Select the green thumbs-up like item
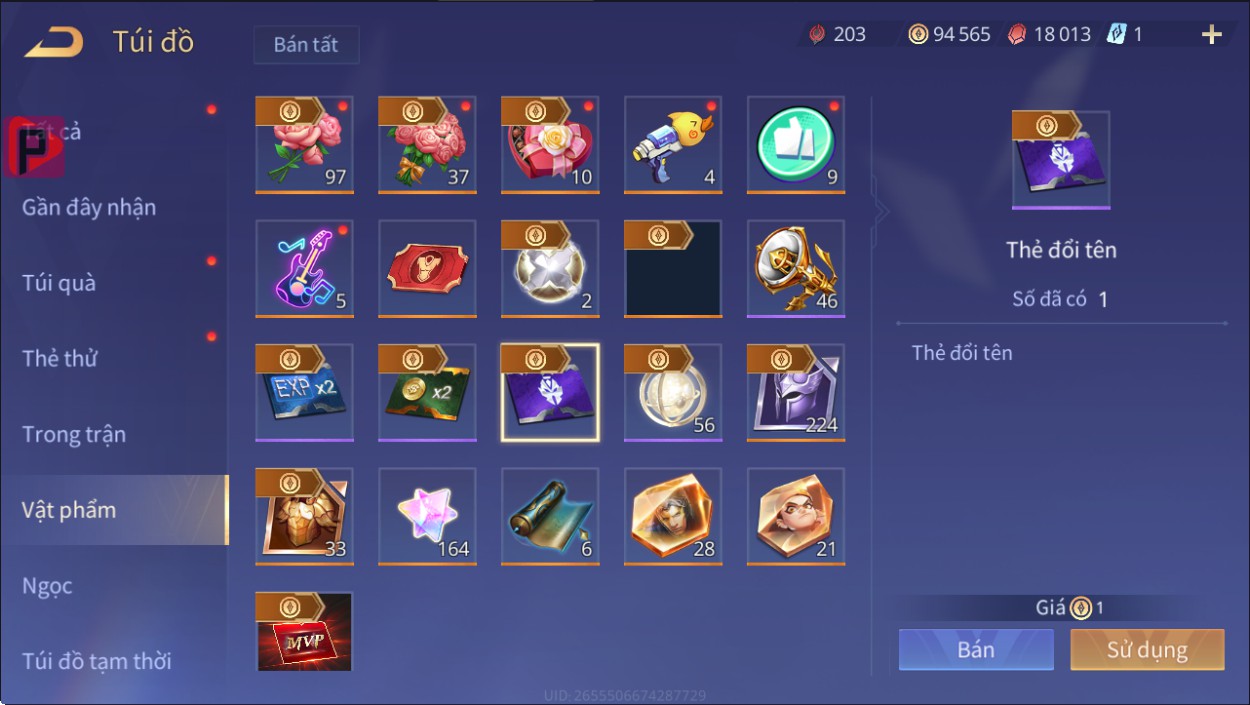 click(x=796, y=144)
